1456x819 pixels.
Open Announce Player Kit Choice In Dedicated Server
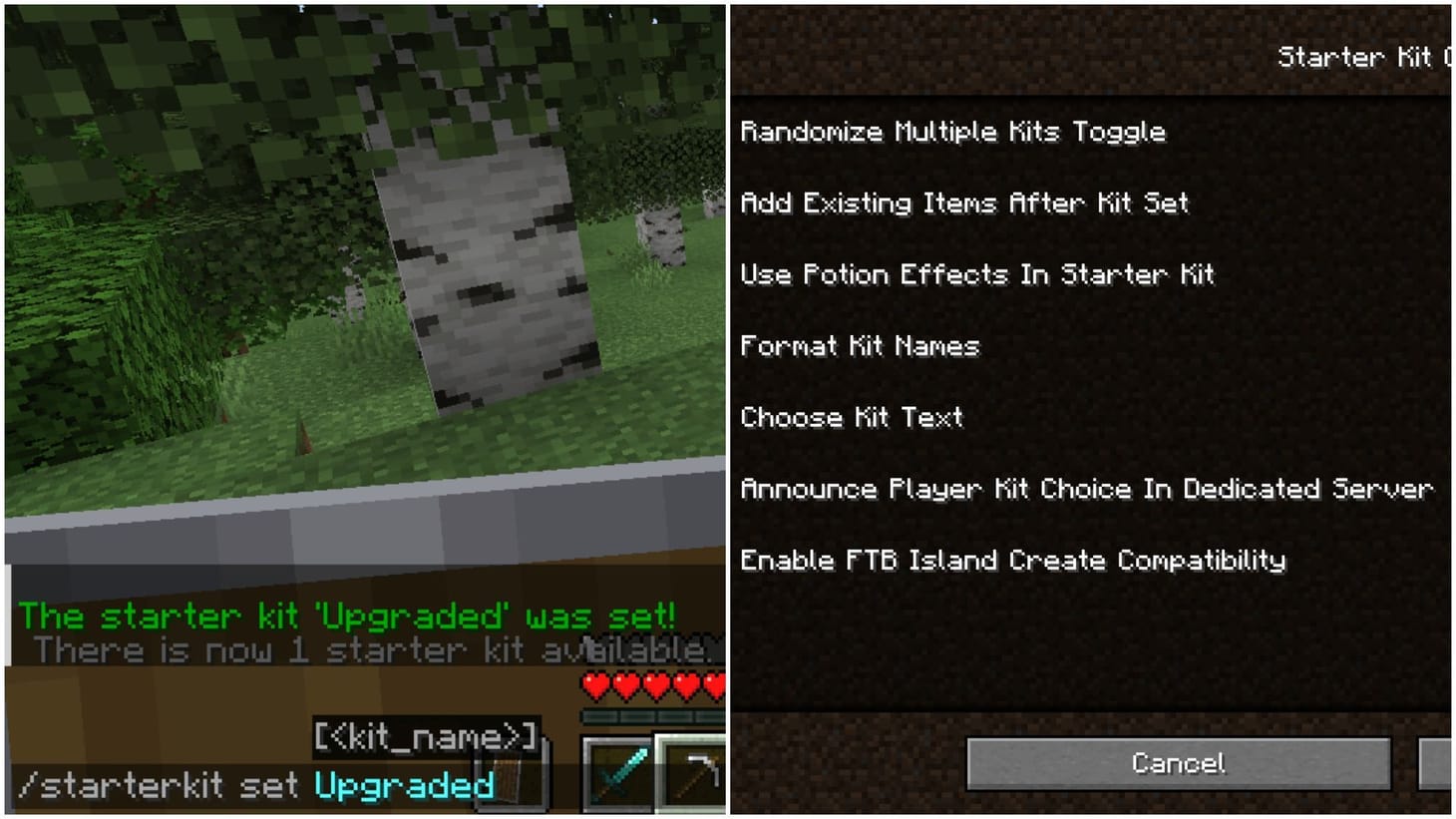pos(1088,489)
